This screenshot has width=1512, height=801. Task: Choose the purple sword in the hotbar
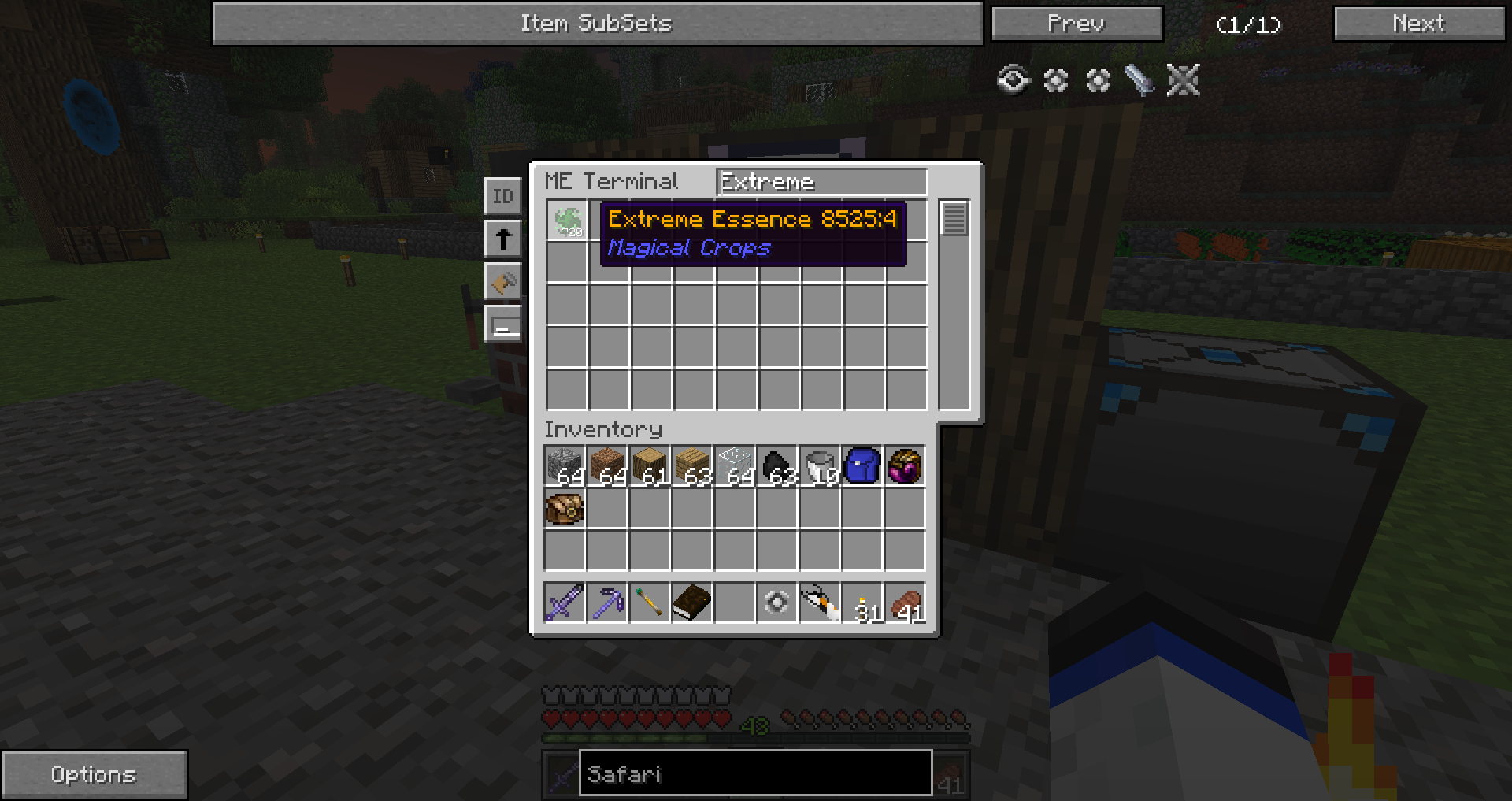565,603
